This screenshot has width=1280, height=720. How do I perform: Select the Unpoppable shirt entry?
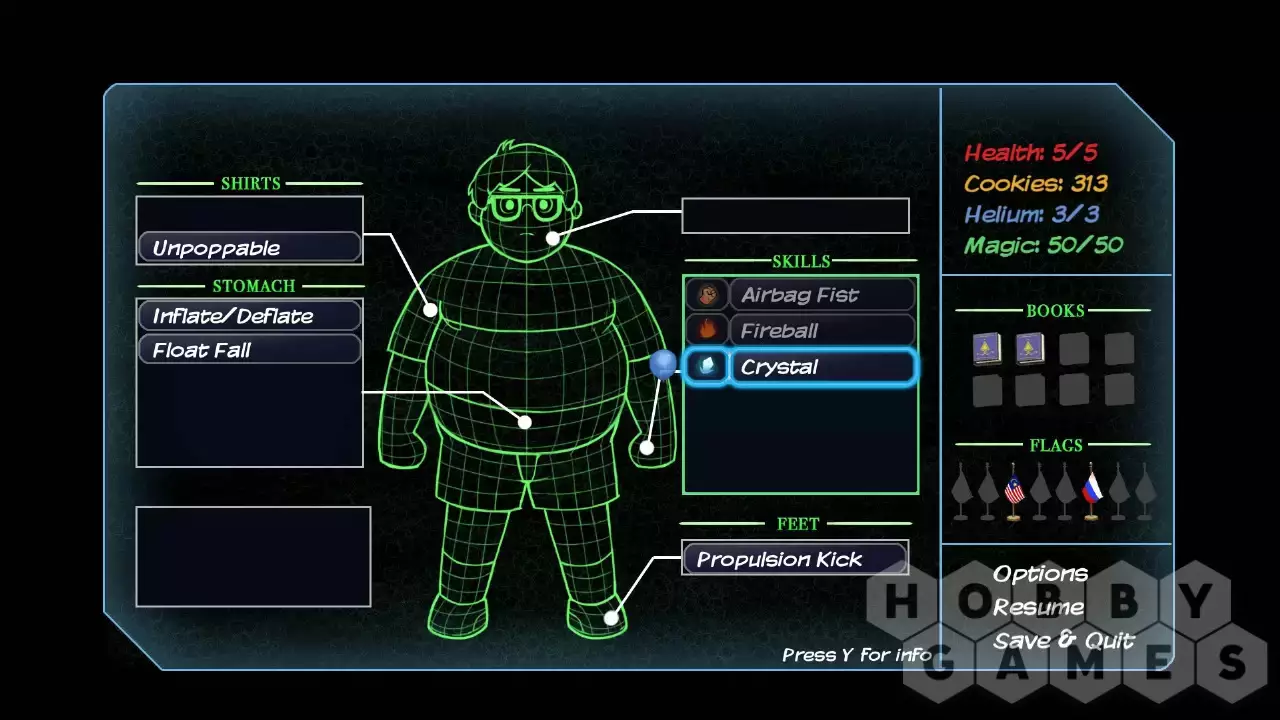point(249,248)
